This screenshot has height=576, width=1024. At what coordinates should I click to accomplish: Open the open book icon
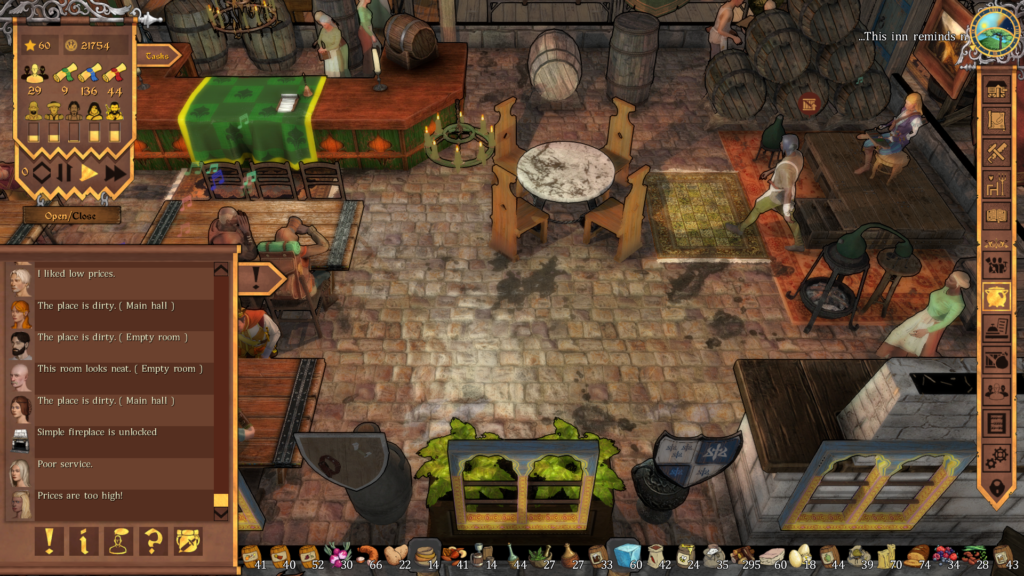click(x=996, y=216)
